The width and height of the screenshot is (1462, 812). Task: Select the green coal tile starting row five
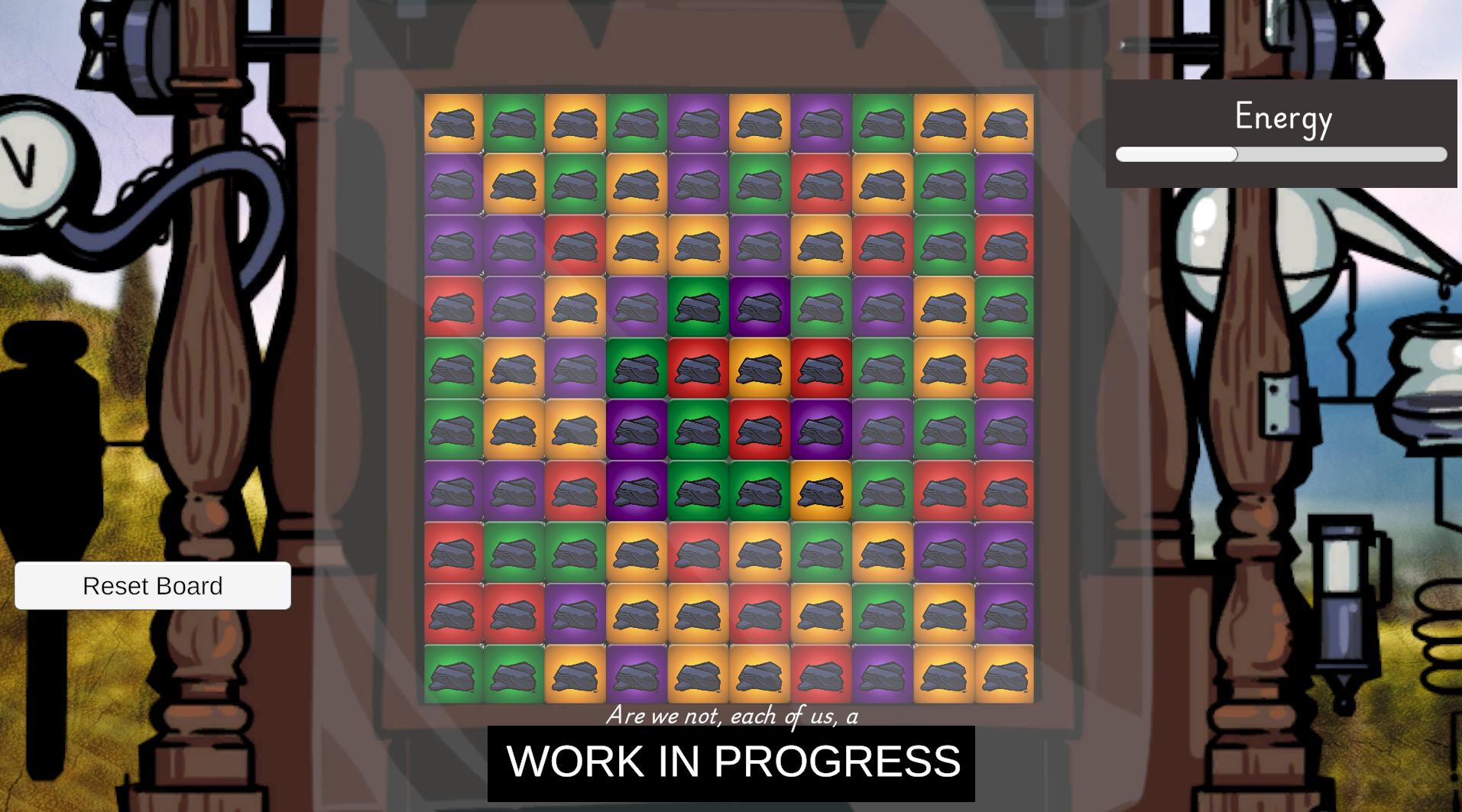[x=453, y=369]
